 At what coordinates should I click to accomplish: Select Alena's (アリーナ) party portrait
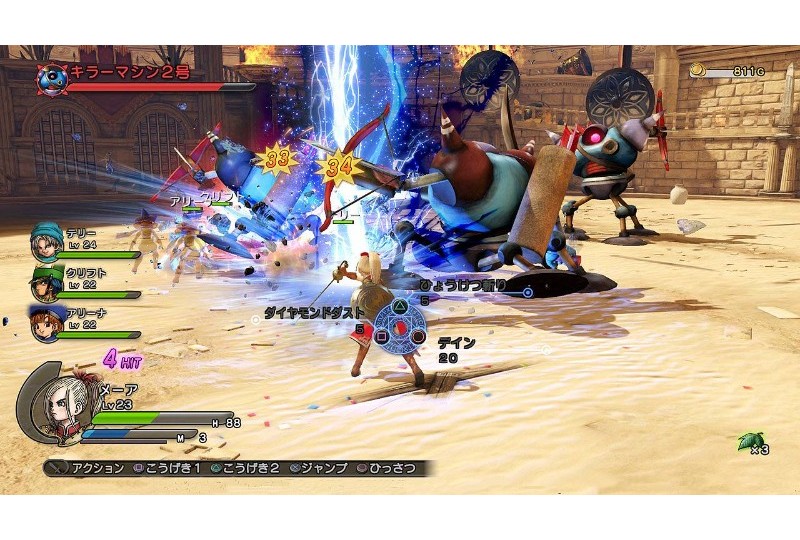coord(46,325)
